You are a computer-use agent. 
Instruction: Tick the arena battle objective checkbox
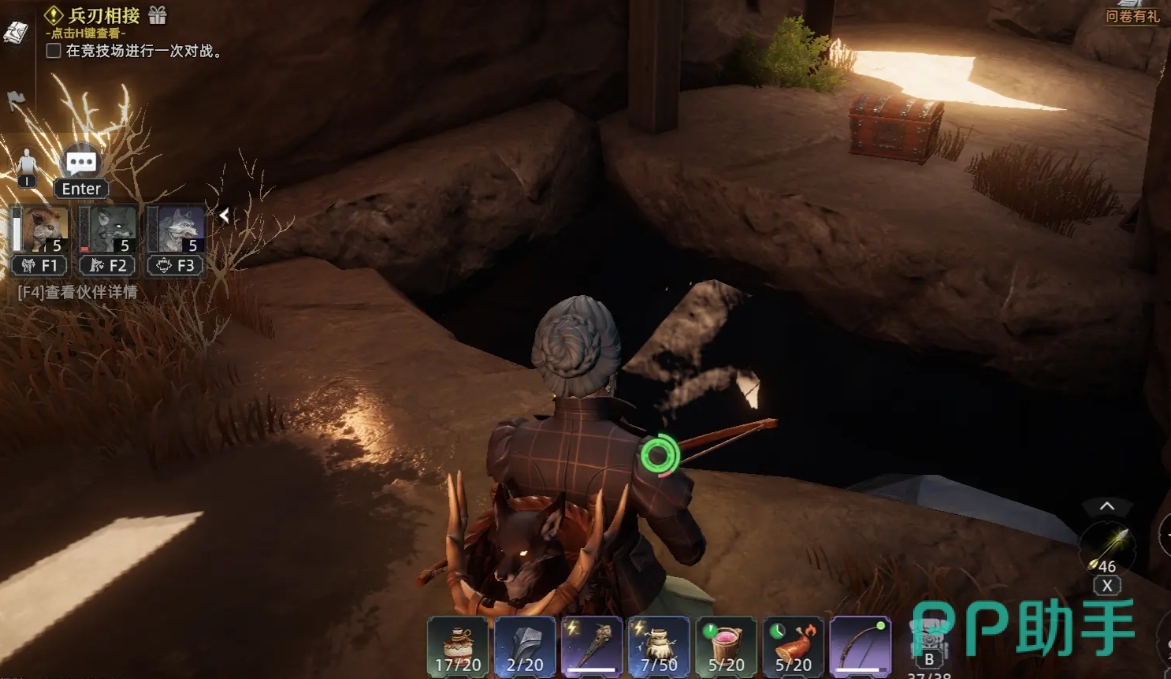coord(54,50)
